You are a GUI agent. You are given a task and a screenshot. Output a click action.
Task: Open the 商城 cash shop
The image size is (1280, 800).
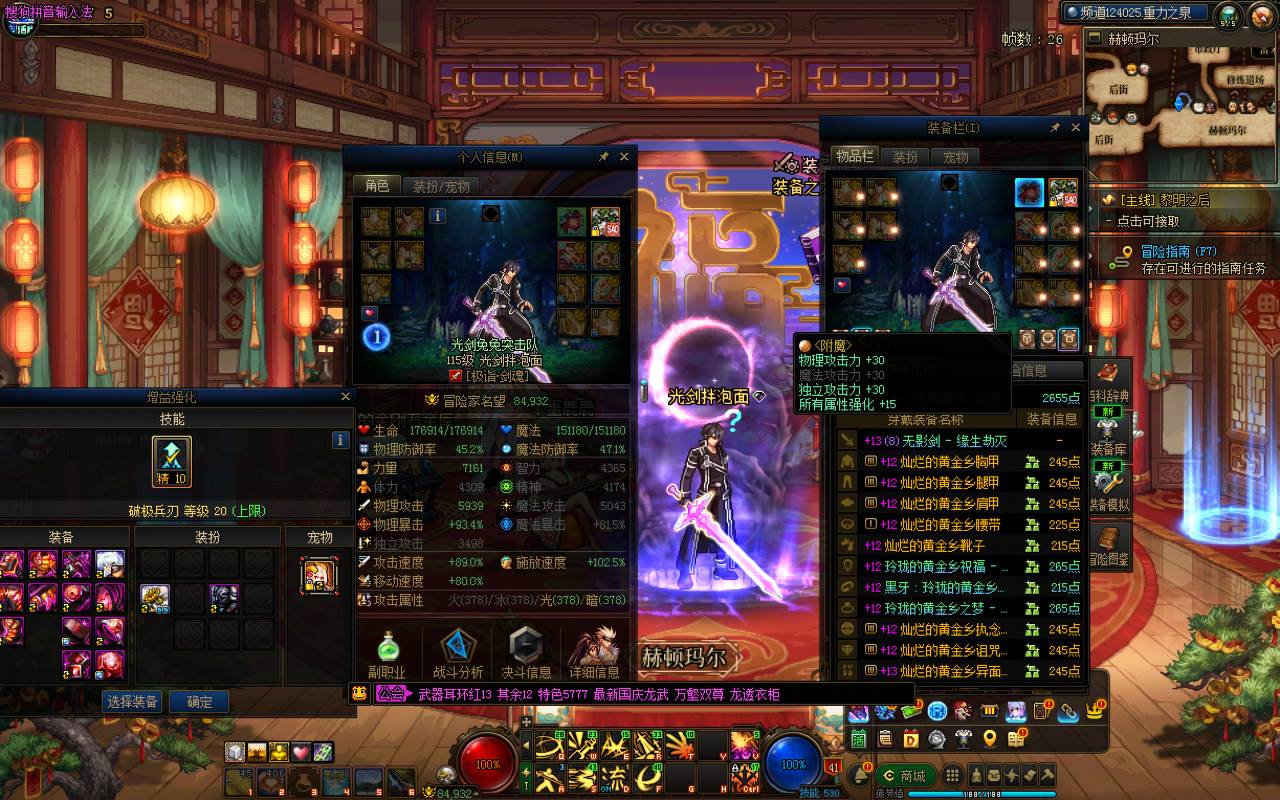tap(904, 776)
